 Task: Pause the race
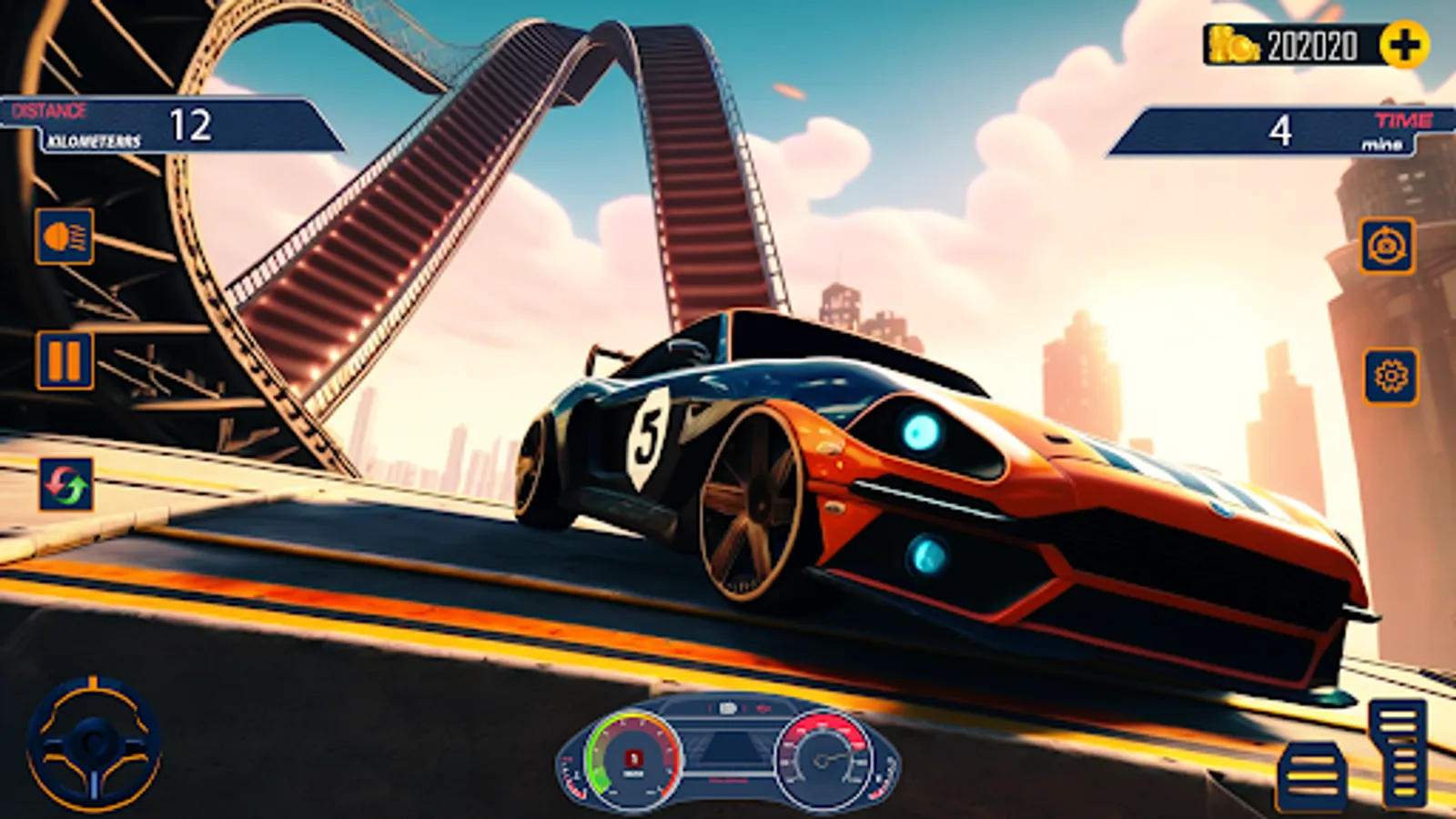point(65,360)
